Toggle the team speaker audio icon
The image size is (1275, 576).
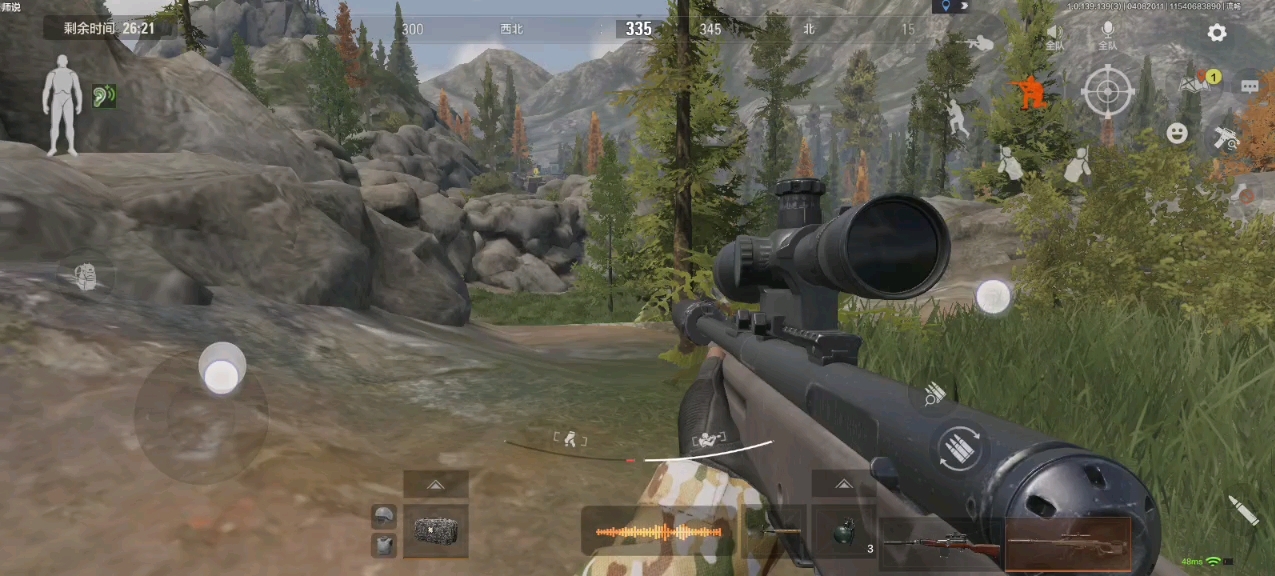[1055, 35]
